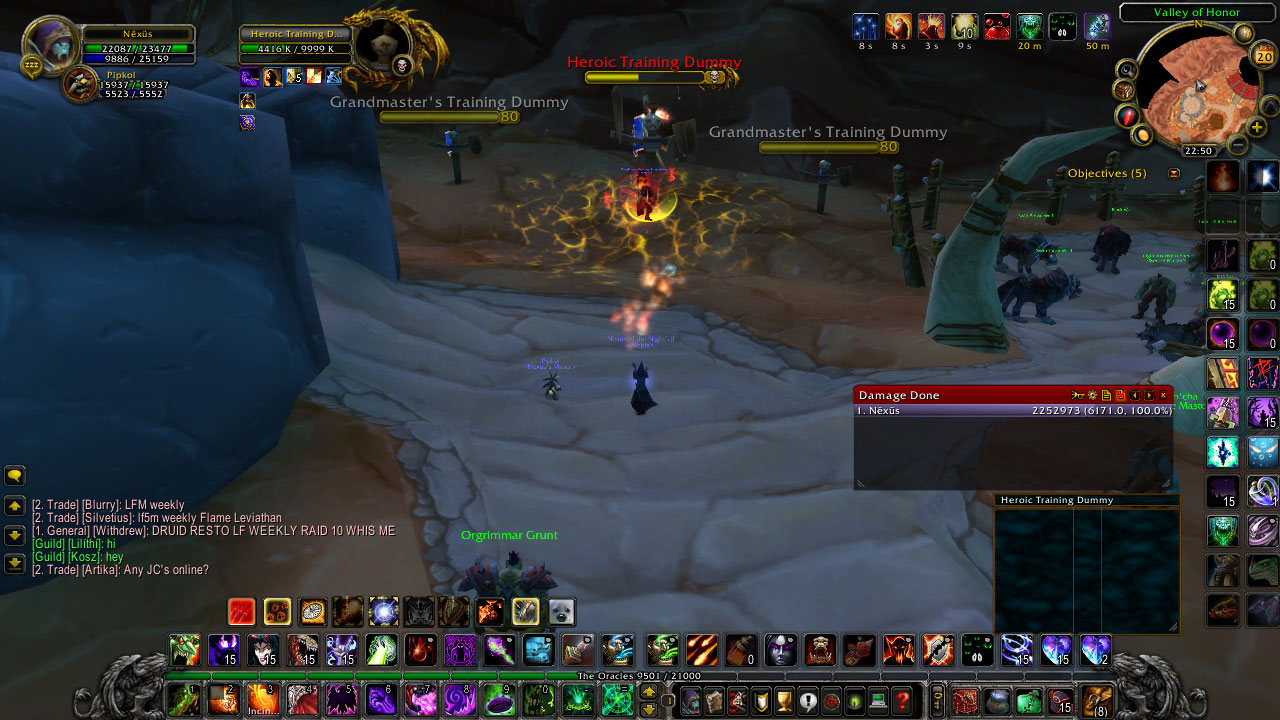Target the Heroic Training Dummy unit frame
This screenshot has height=720, width=1280.
click(295, 42)
